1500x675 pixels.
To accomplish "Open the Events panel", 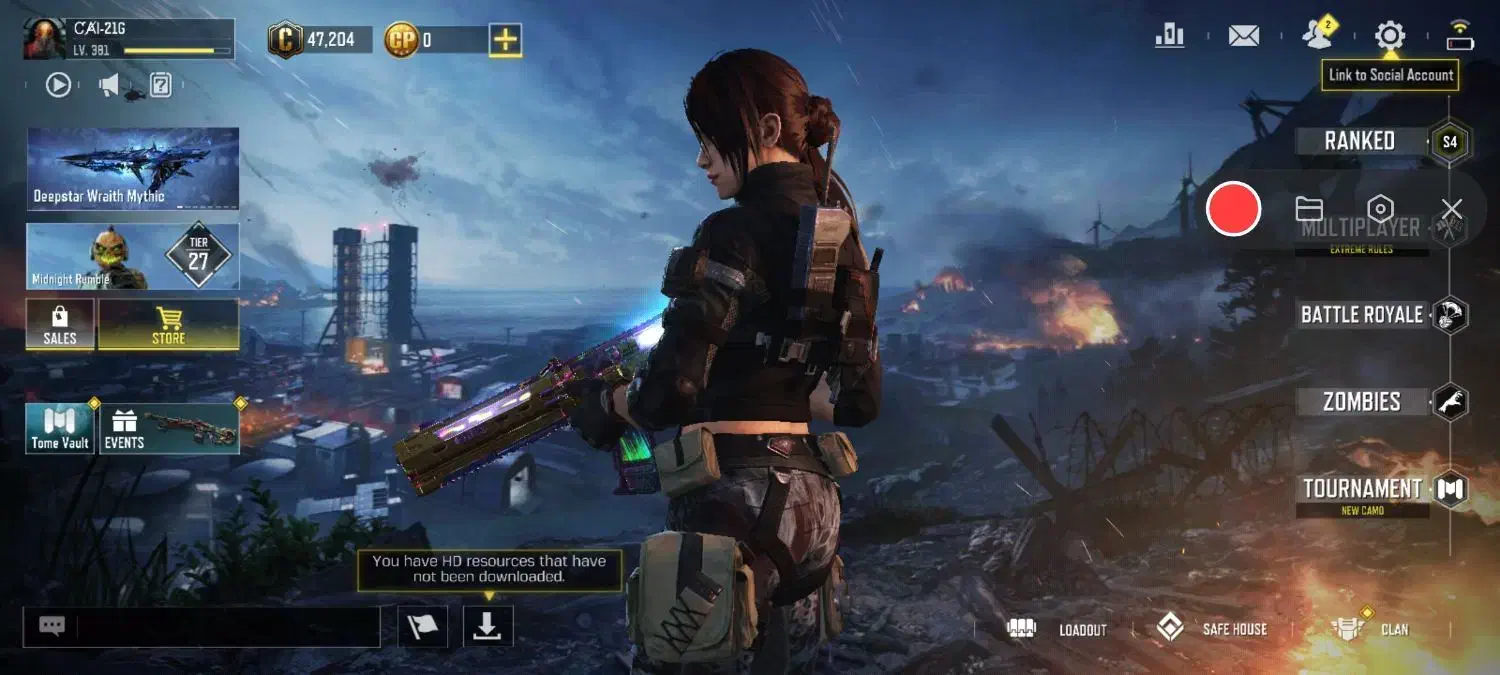I will (x=168, y=428).
